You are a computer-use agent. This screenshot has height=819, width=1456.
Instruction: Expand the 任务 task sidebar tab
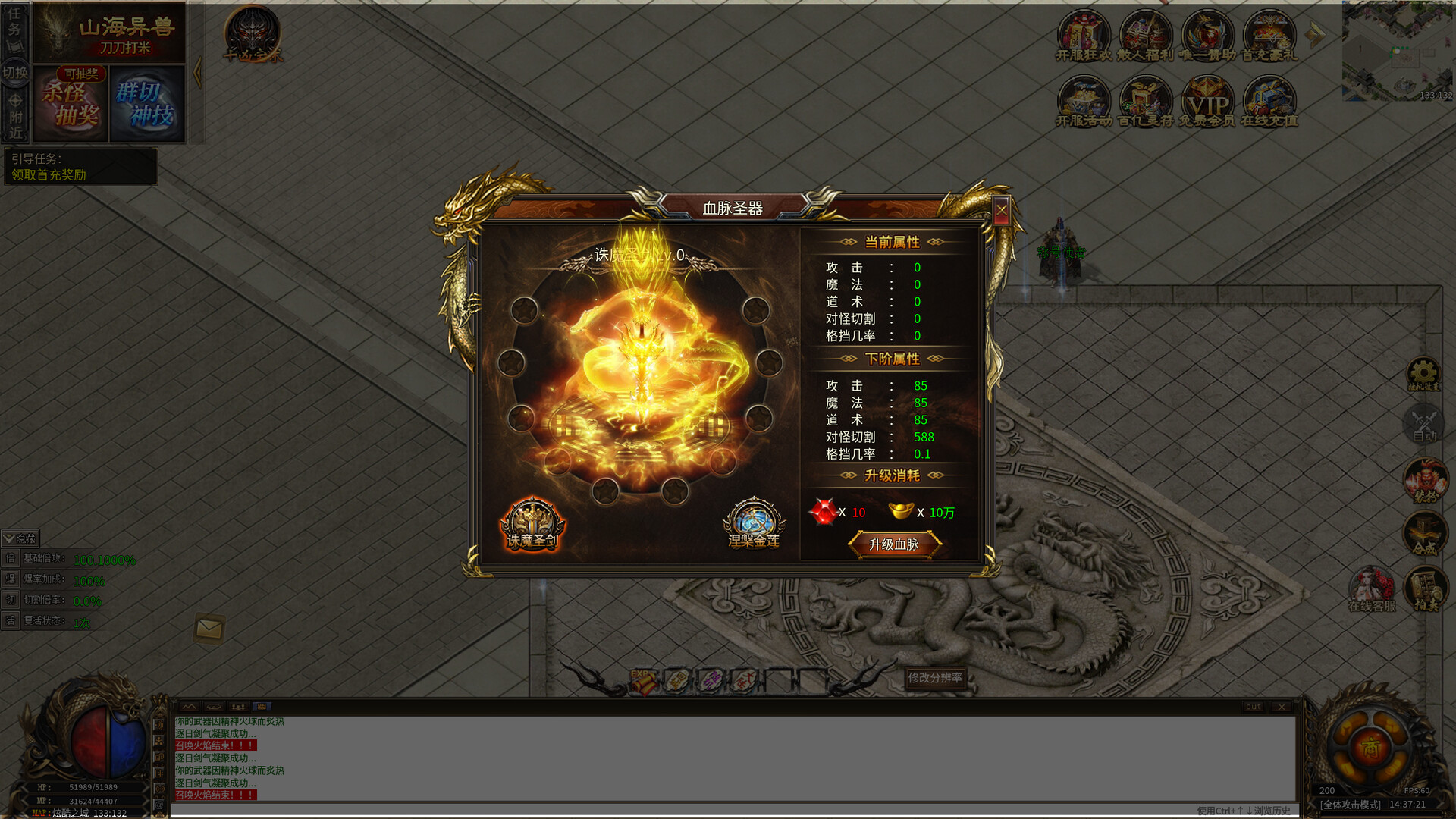tap(14, 23)
